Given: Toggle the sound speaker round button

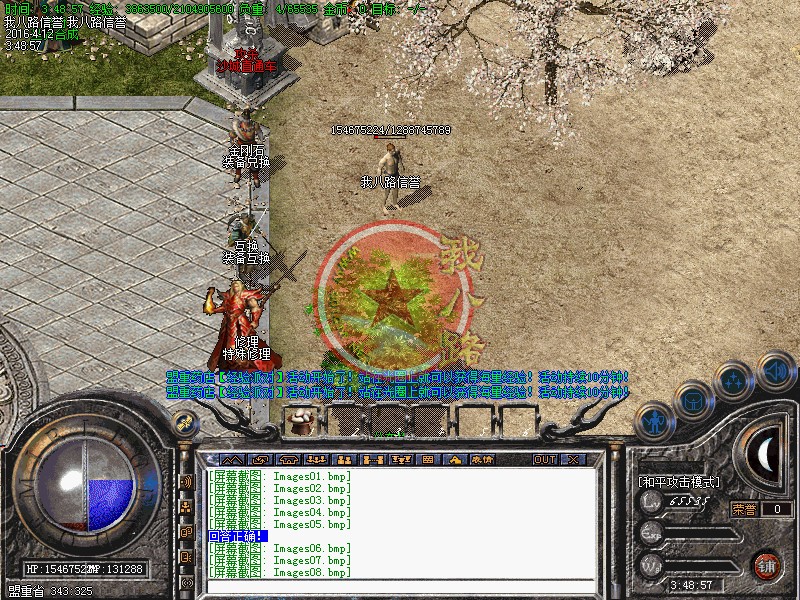Looking at the screenshot, I should [776, 370].
